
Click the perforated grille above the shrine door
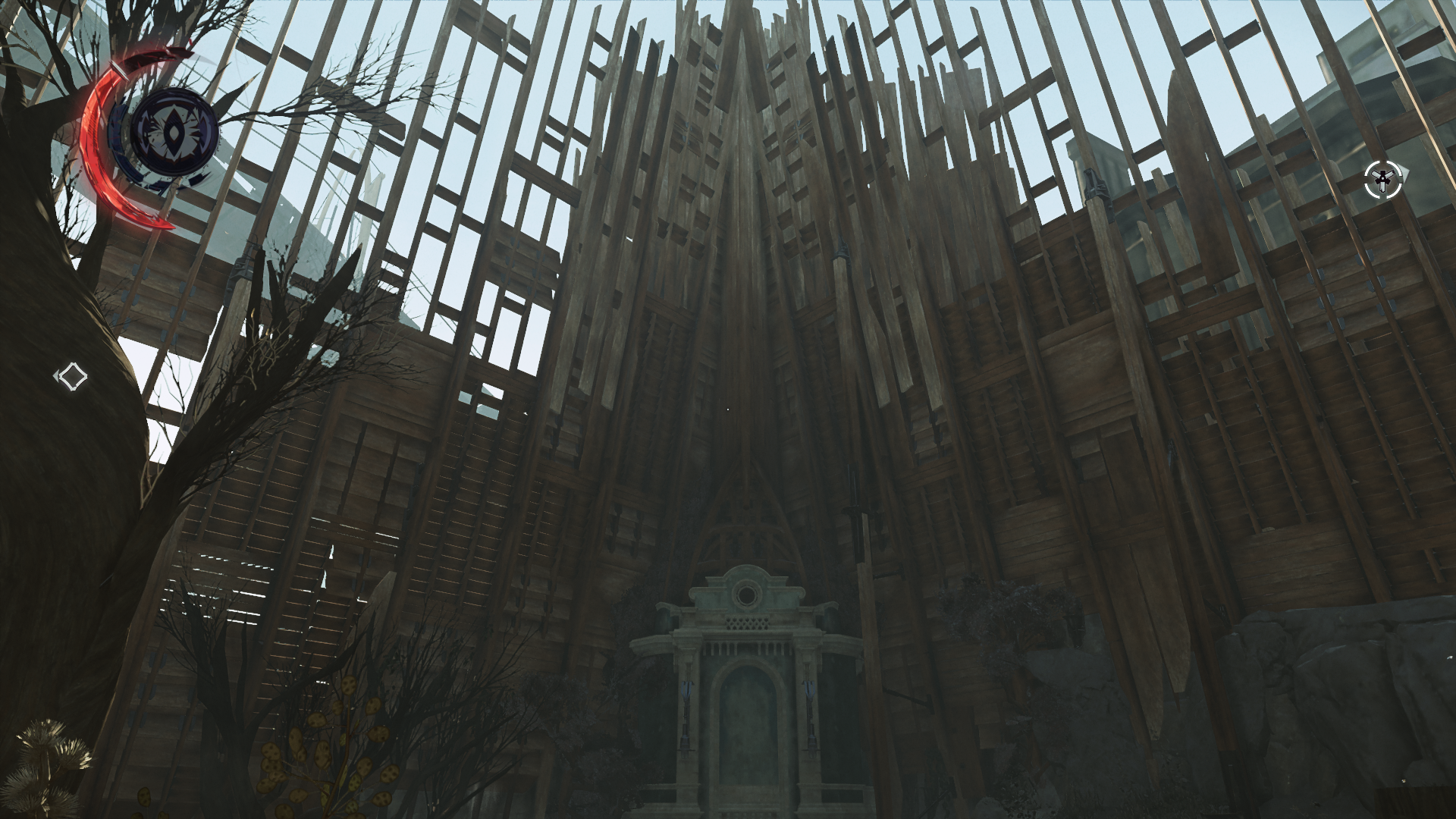747,623
